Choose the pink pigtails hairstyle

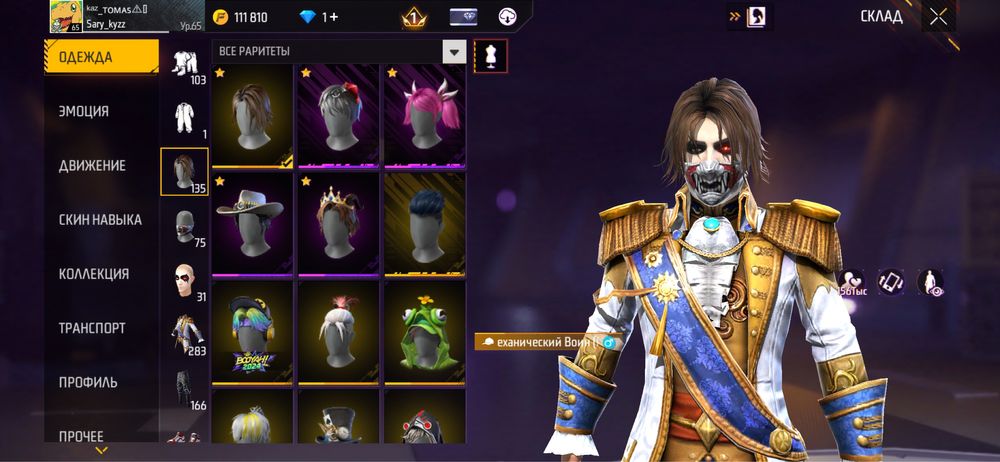tap(426, 115)
